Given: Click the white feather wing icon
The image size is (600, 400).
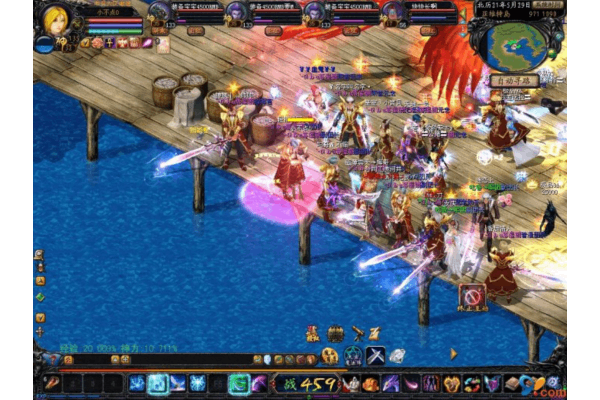Looking at the screenshot, I should pos(397,355).
